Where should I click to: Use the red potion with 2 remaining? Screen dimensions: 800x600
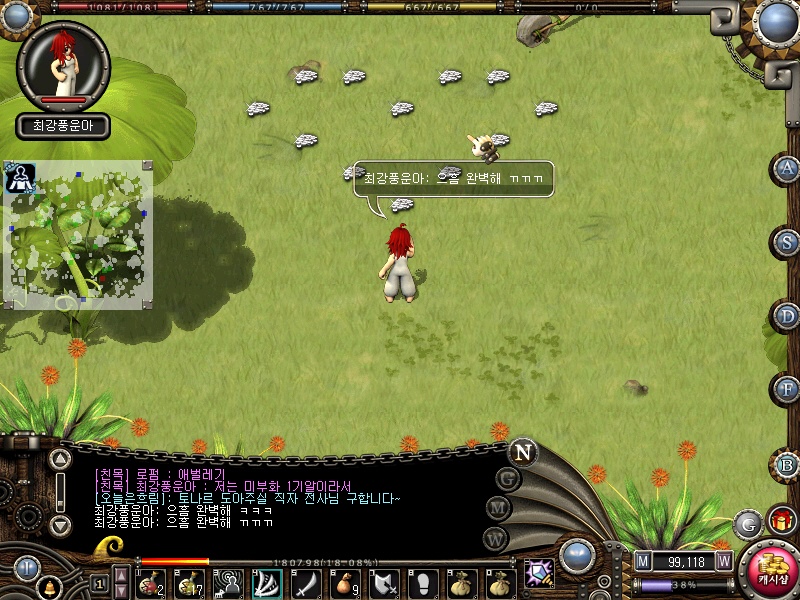coord(152,582)
